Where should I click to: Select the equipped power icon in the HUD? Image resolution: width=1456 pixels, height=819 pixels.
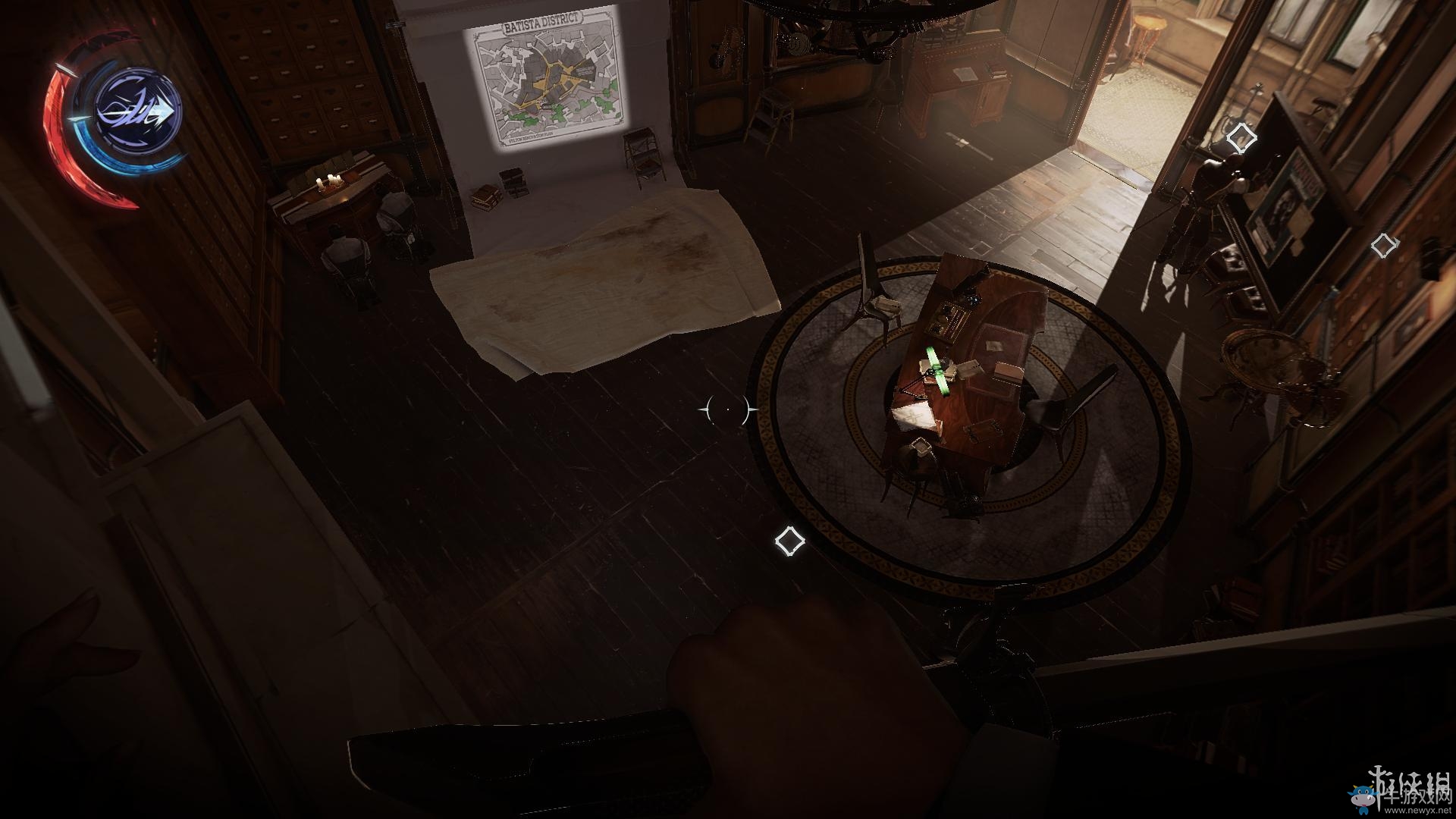coord(138,114)
